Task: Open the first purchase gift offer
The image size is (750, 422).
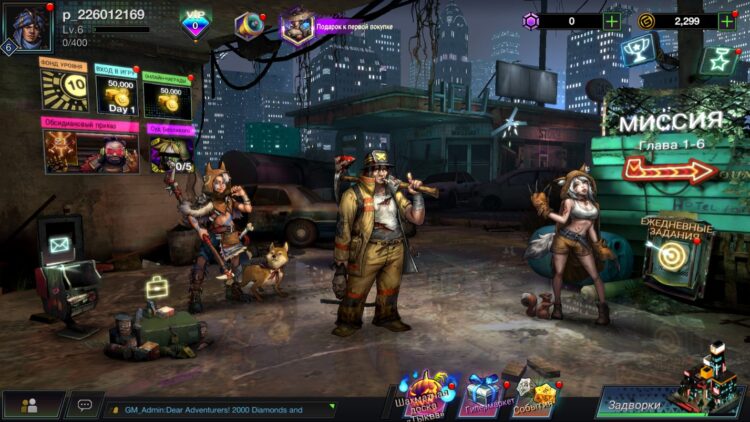Action: point(297,27)
